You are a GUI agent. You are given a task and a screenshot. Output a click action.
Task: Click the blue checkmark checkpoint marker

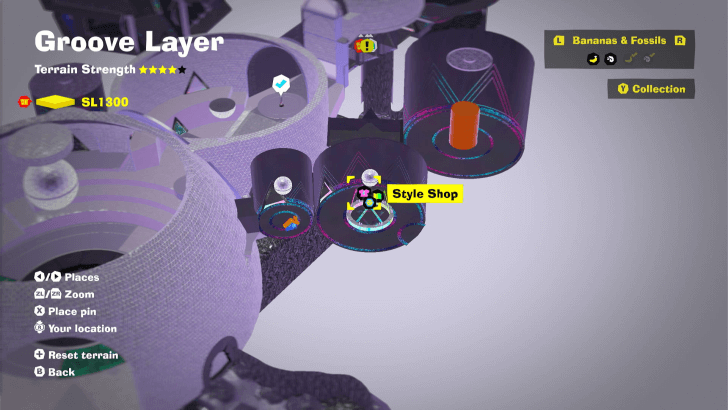282,84
